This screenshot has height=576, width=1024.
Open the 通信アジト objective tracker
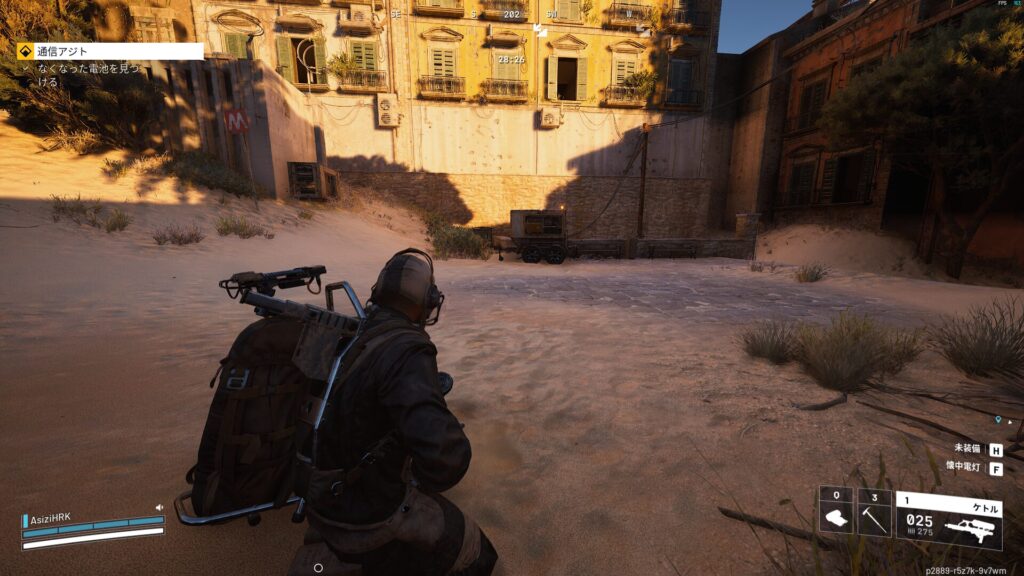(x=110, y=51)
